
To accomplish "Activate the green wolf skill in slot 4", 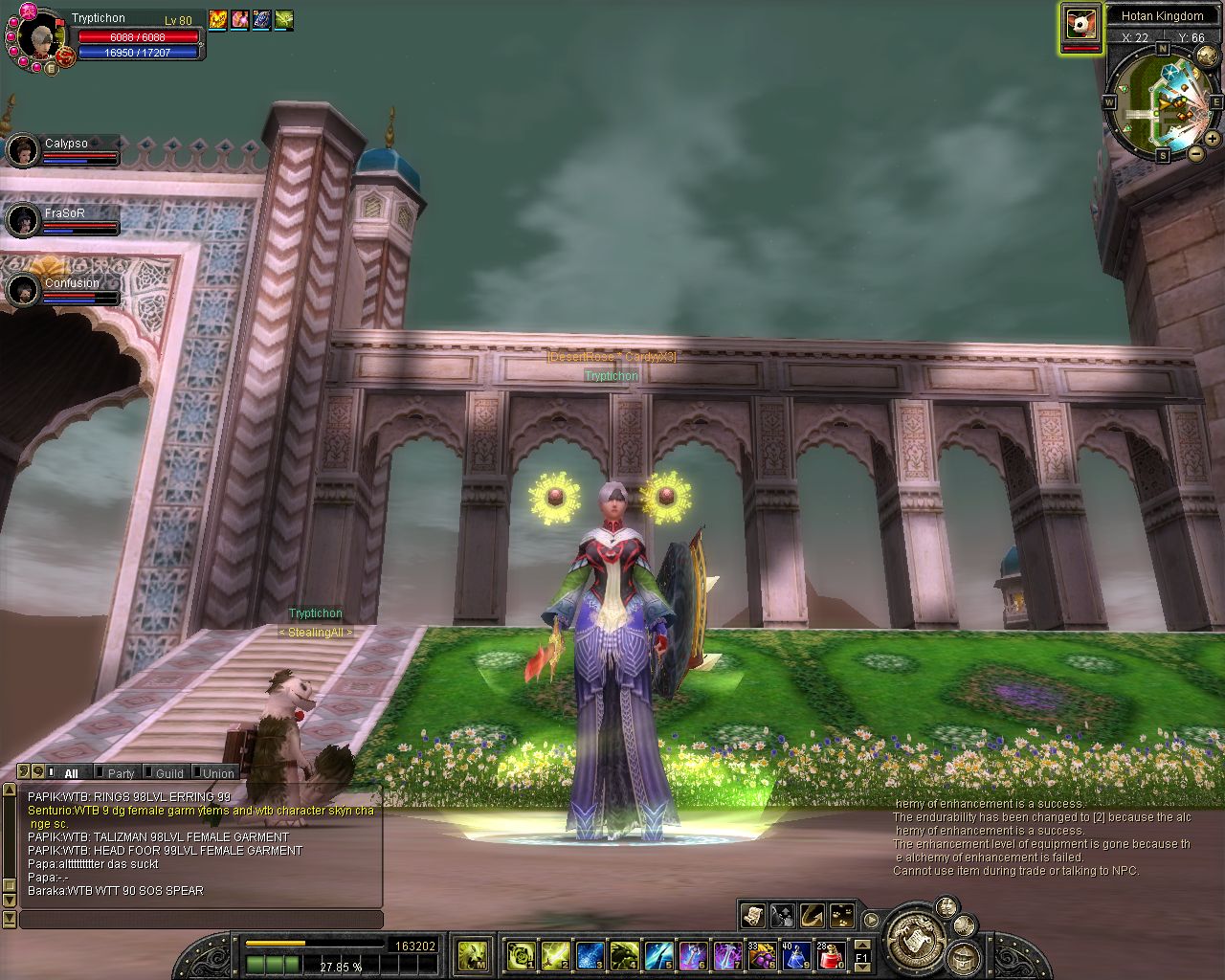I will 624,954.
